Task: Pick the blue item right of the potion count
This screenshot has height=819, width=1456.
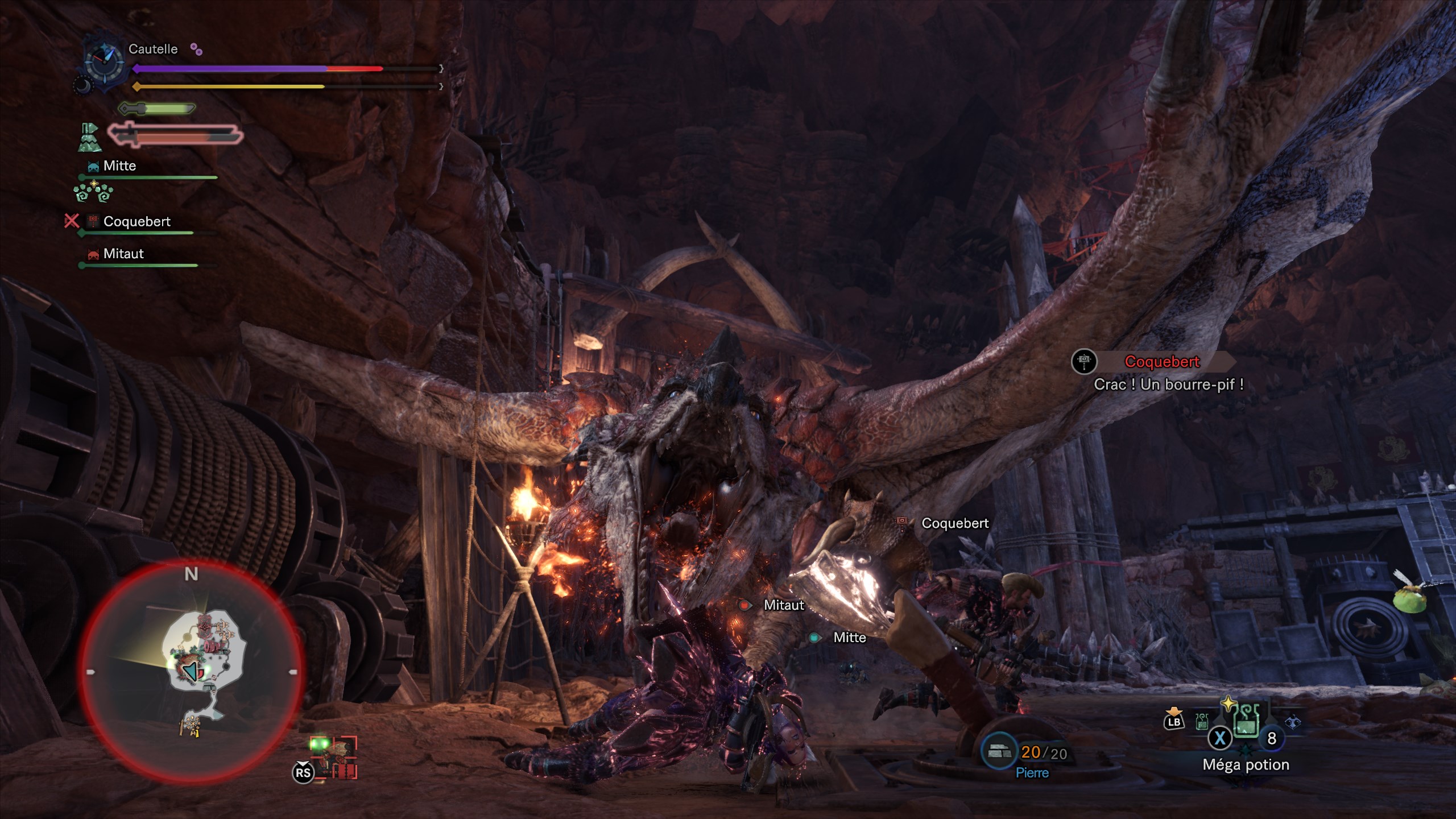Action: [1293, 722]
